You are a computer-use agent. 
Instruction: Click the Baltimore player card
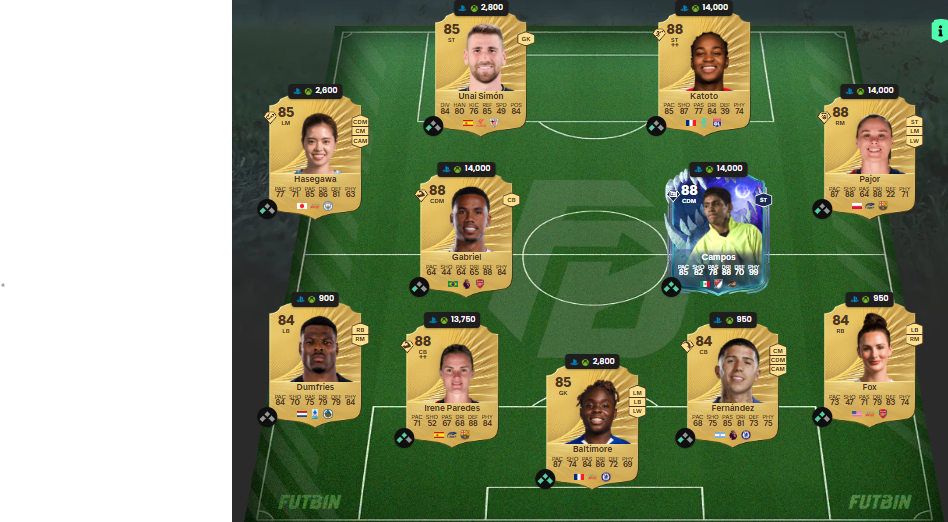[x=592, y=420]
